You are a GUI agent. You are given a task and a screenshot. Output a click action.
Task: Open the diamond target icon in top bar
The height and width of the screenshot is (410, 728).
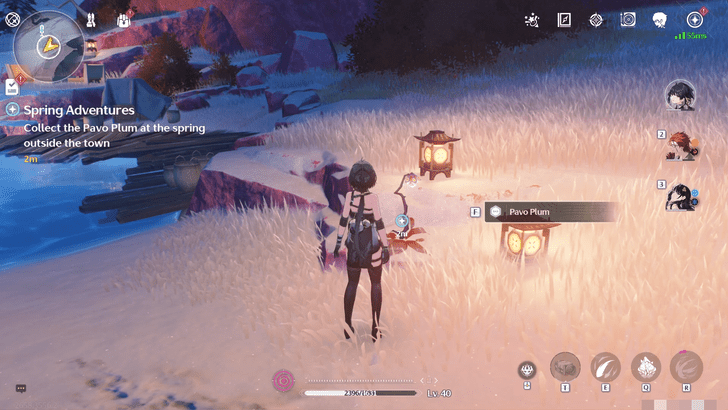pos(596,20)
